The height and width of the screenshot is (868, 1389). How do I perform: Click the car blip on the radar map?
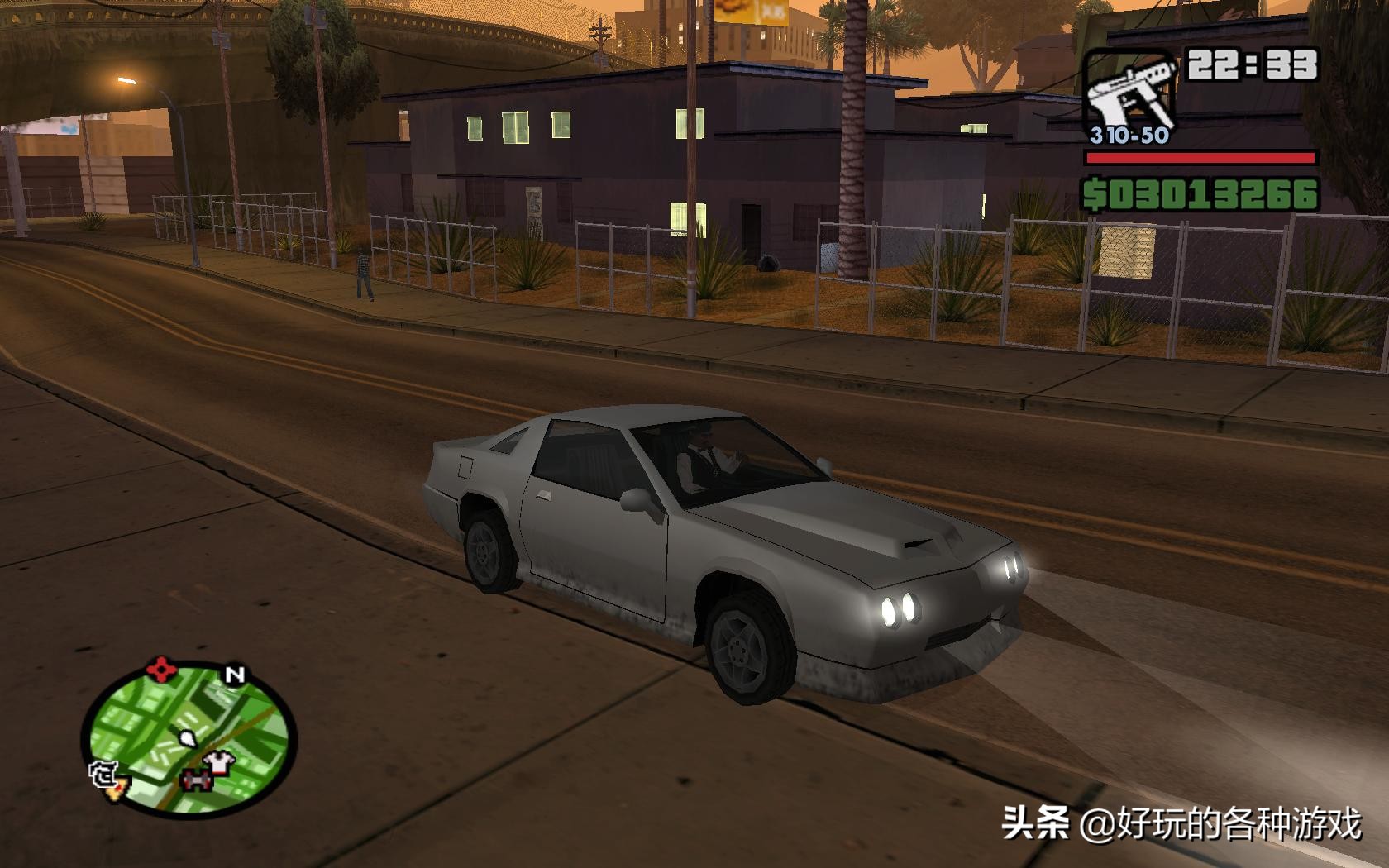197,781
